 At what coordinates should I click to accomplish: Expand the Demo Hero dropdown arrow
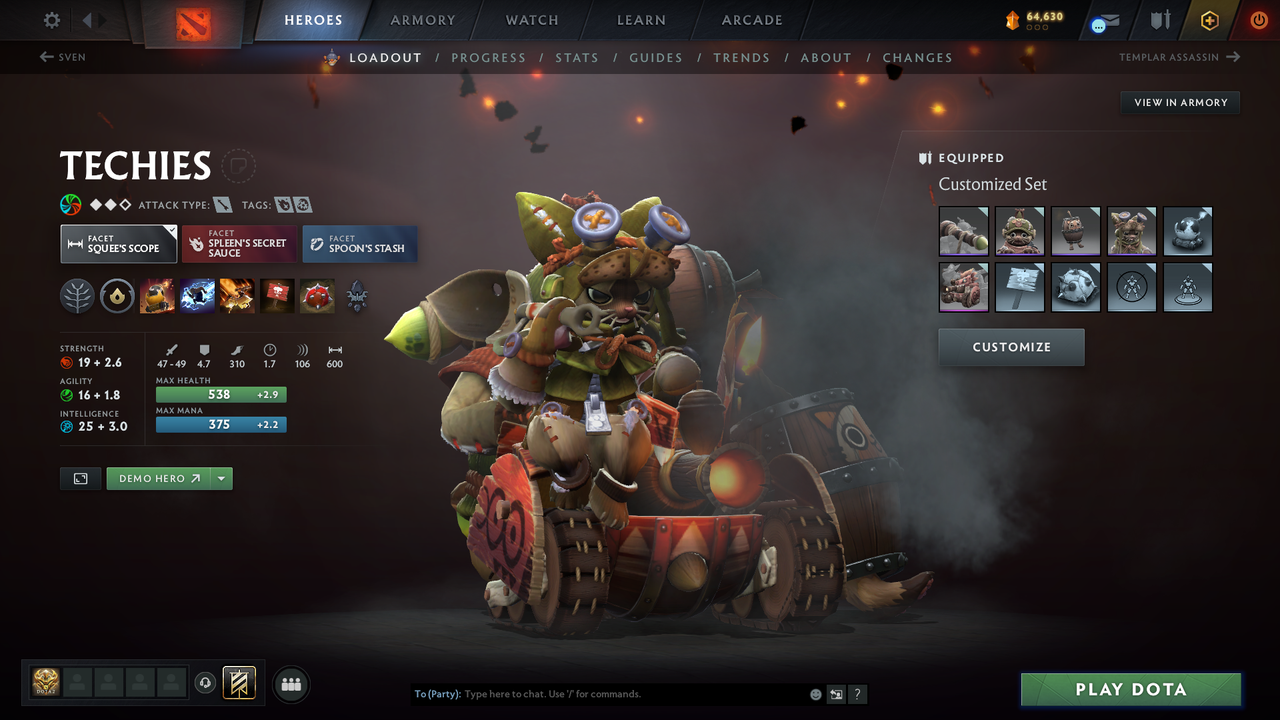222,478
